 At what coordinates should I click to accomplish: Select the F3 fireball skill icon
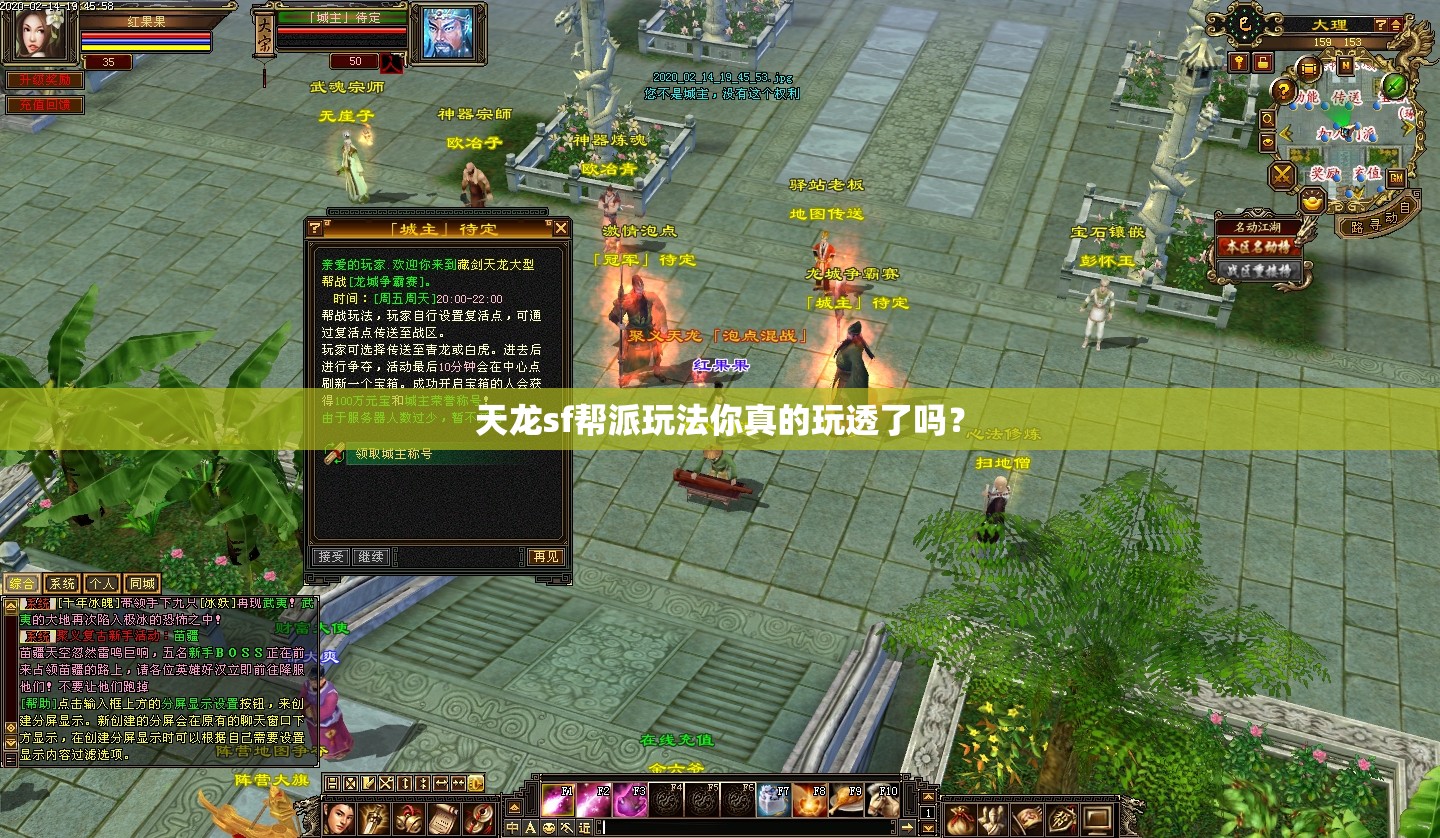click(x=628, y=799)
